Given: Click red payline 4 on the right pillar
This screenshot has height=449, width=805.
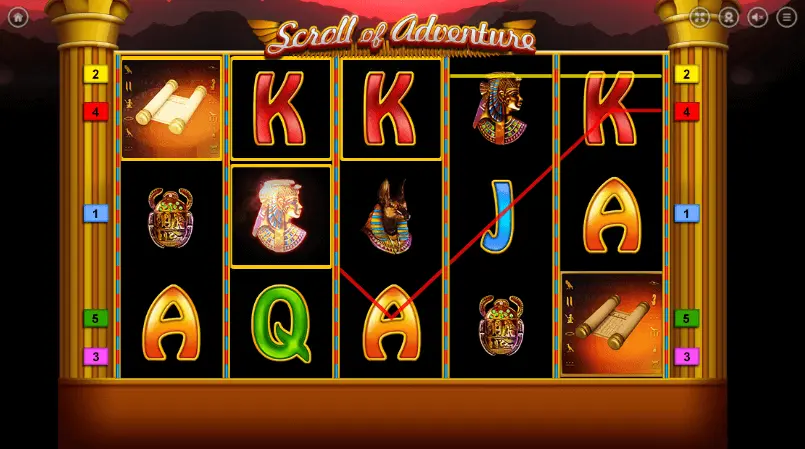Looking at the screenshot, I should [x=686, y=111].
